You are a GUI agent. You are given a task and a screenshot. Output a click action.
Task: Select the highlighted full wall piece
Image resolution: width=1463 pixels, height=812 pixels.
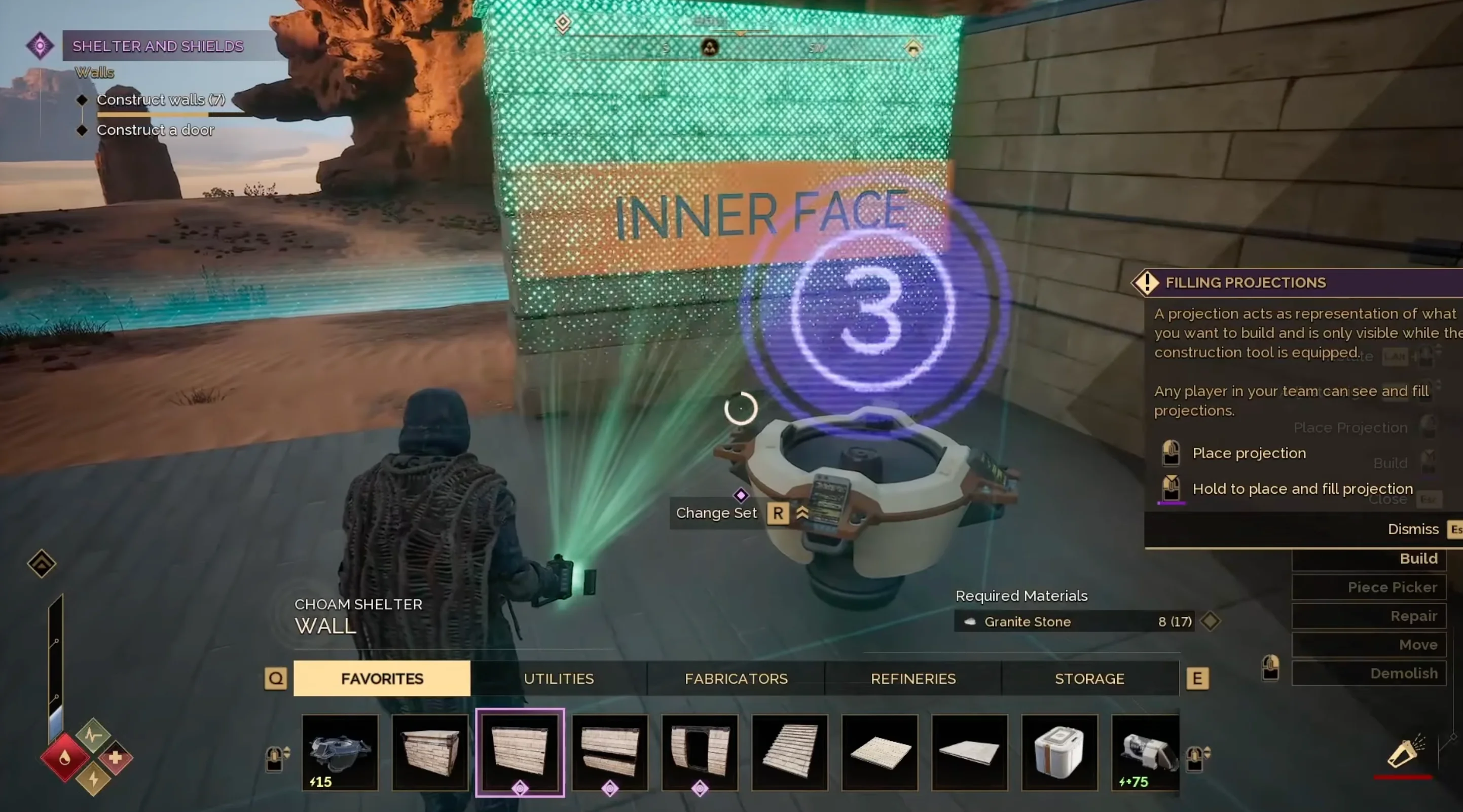click(x=520, y=752)
